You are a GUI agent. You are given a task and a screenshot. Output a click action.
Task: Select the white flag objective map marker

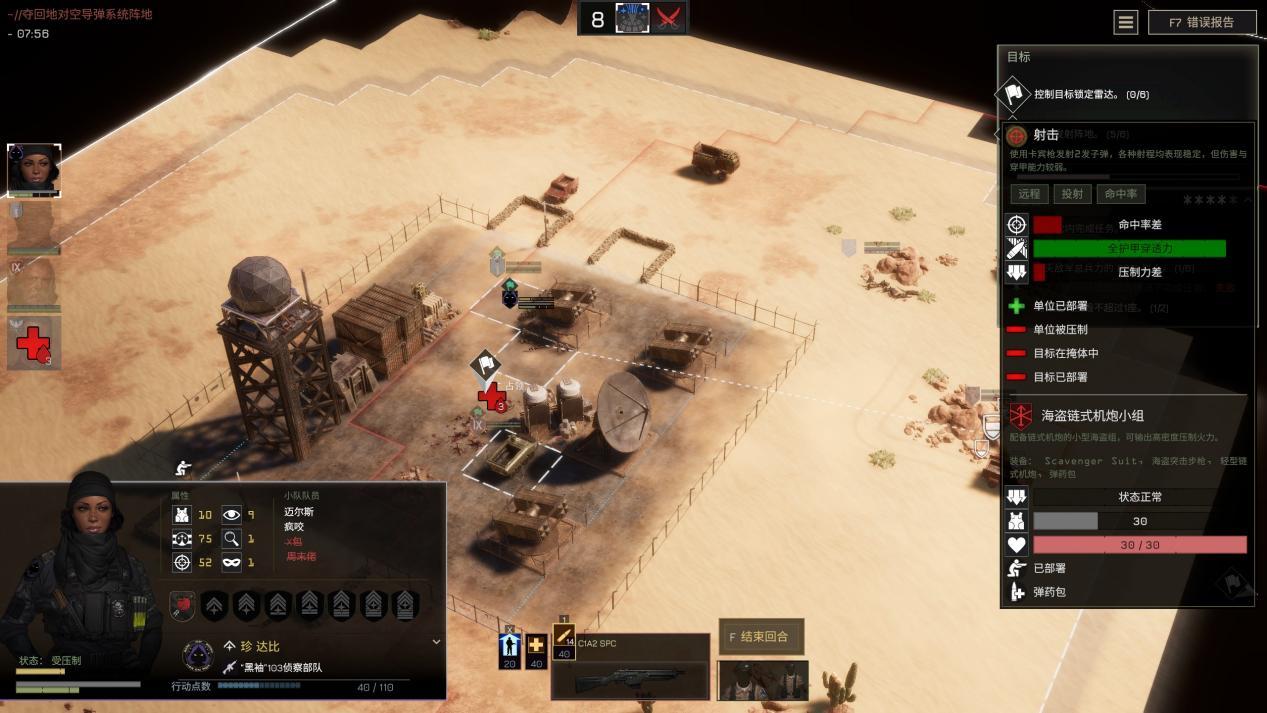485,364
